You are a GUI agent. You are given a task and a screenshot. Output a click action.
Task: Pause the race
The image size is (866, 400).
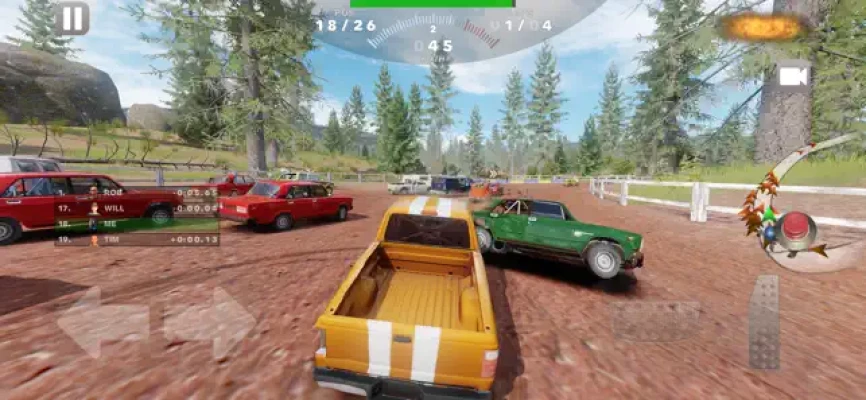72,18
